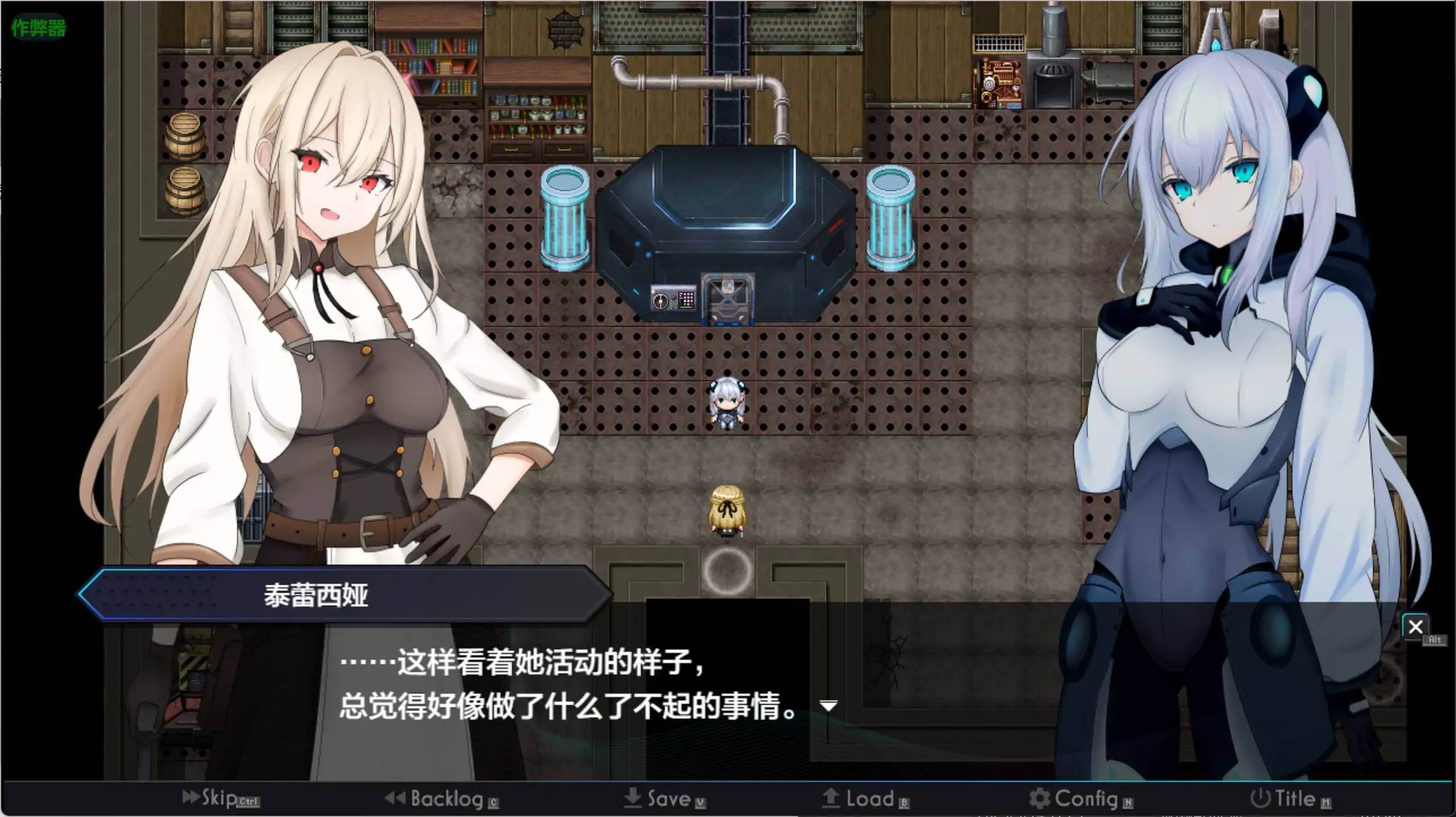Save the game using the Save button
The width and height of the screenshot is (1456, 817).
pyautogui.click(x=663, y=799)
